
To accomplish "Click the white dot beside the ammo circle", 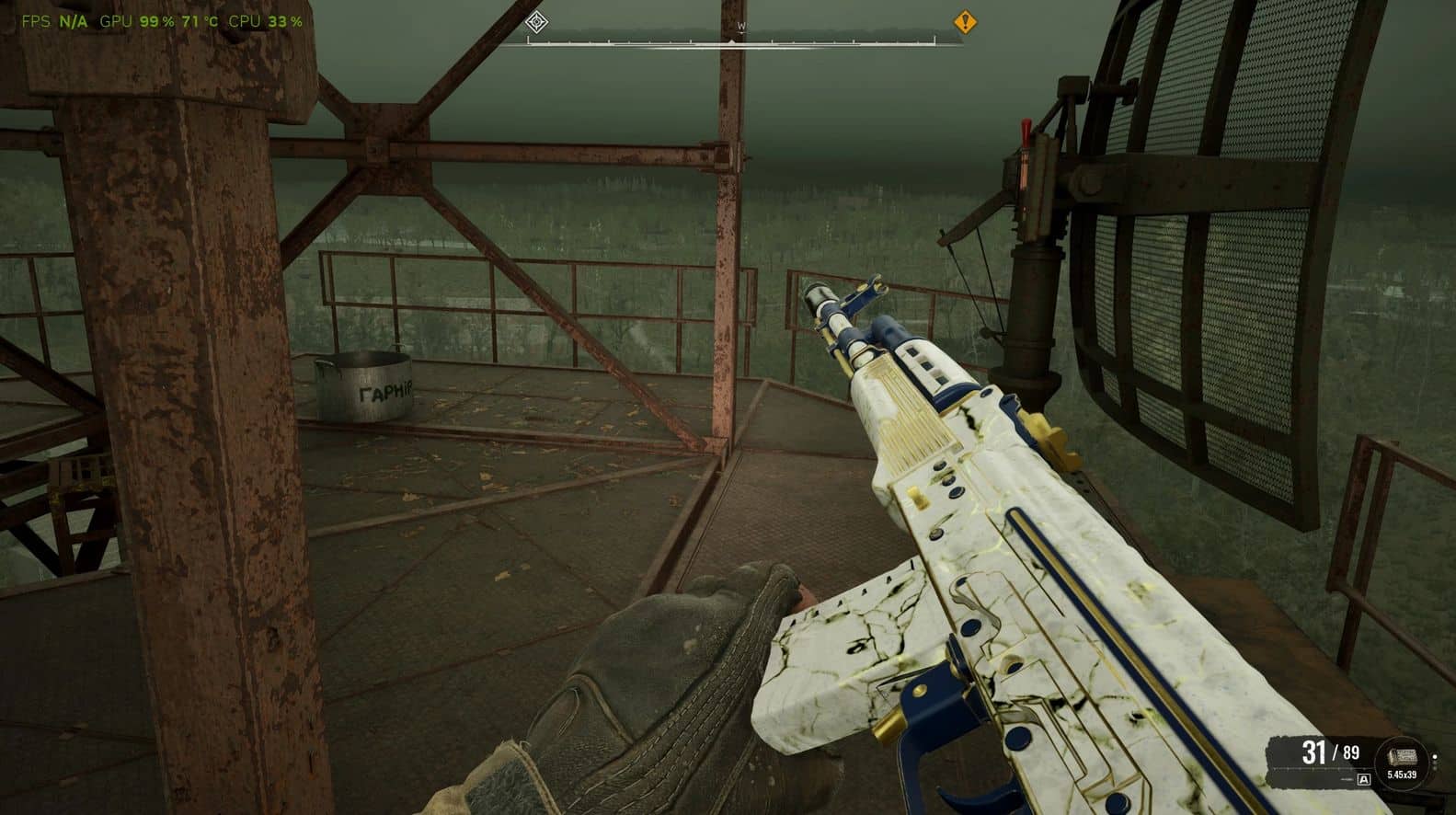I will pyautogui.click(x=1435, y=757).
